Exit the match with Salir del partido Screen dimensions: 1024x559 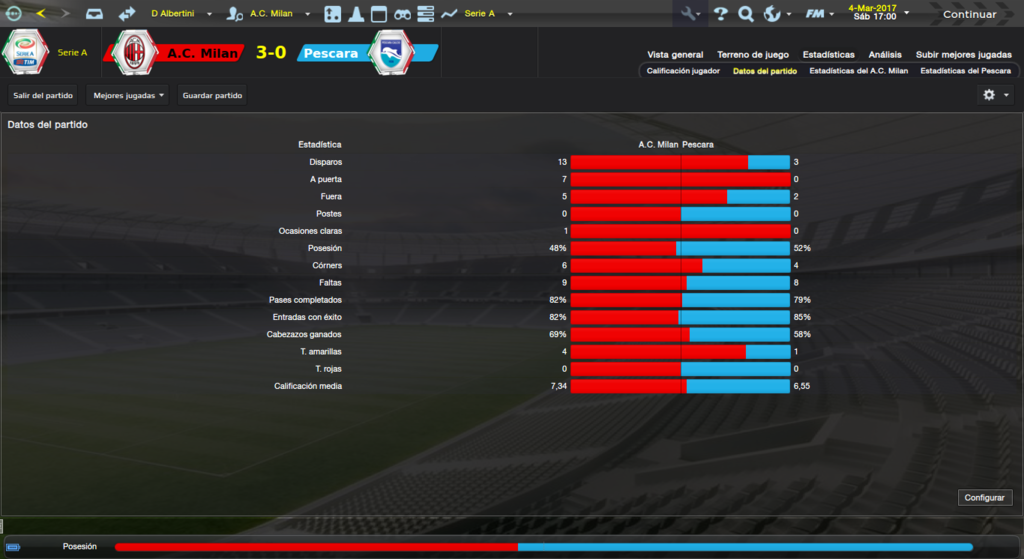click(42, 95)
